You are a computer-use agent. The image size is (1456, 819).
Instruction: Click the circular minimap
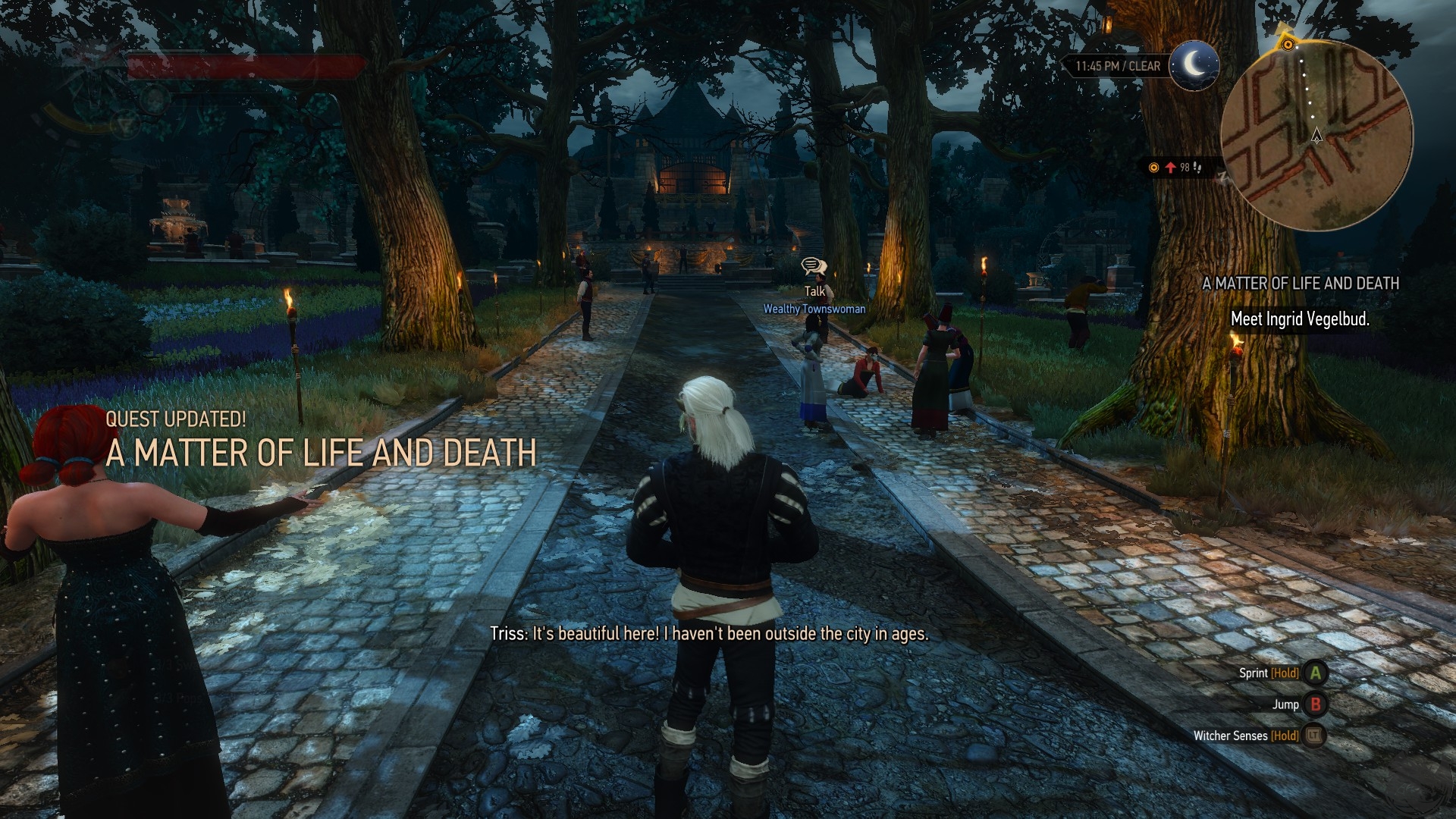[x=1317, y=136]
